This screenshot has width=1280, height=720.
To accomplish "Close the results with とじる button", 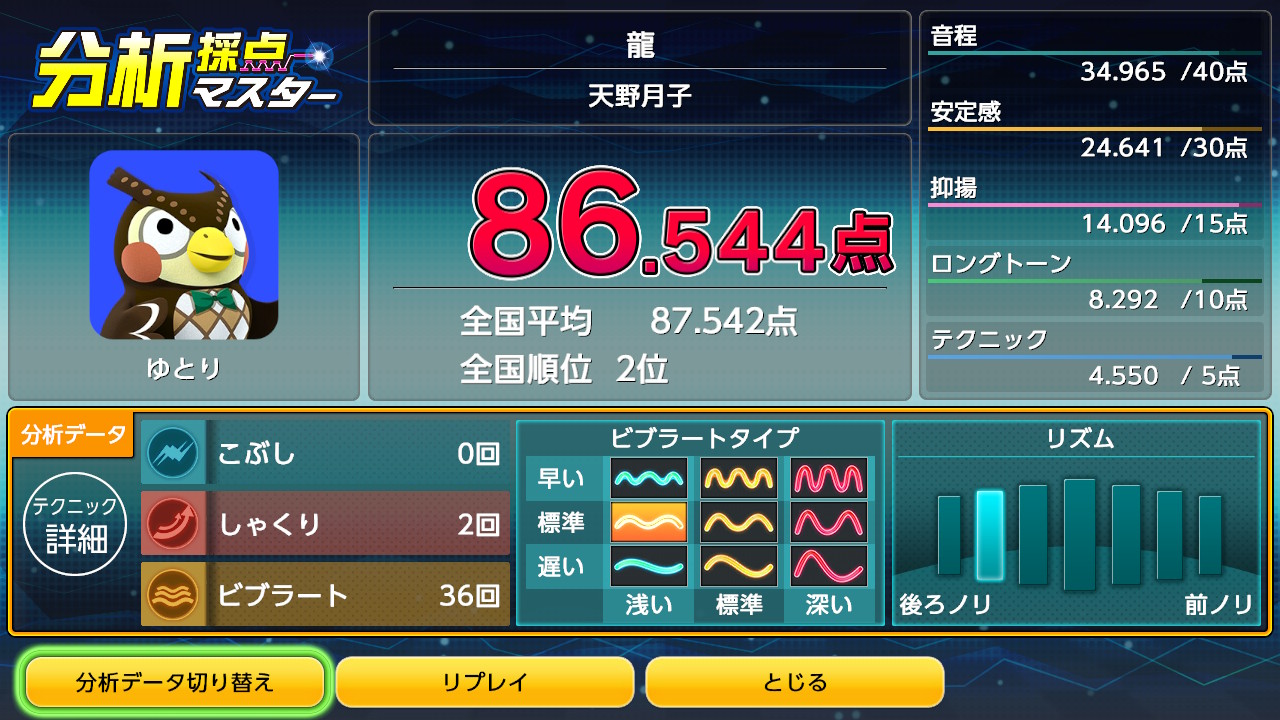I will click(x=795, y=683).
